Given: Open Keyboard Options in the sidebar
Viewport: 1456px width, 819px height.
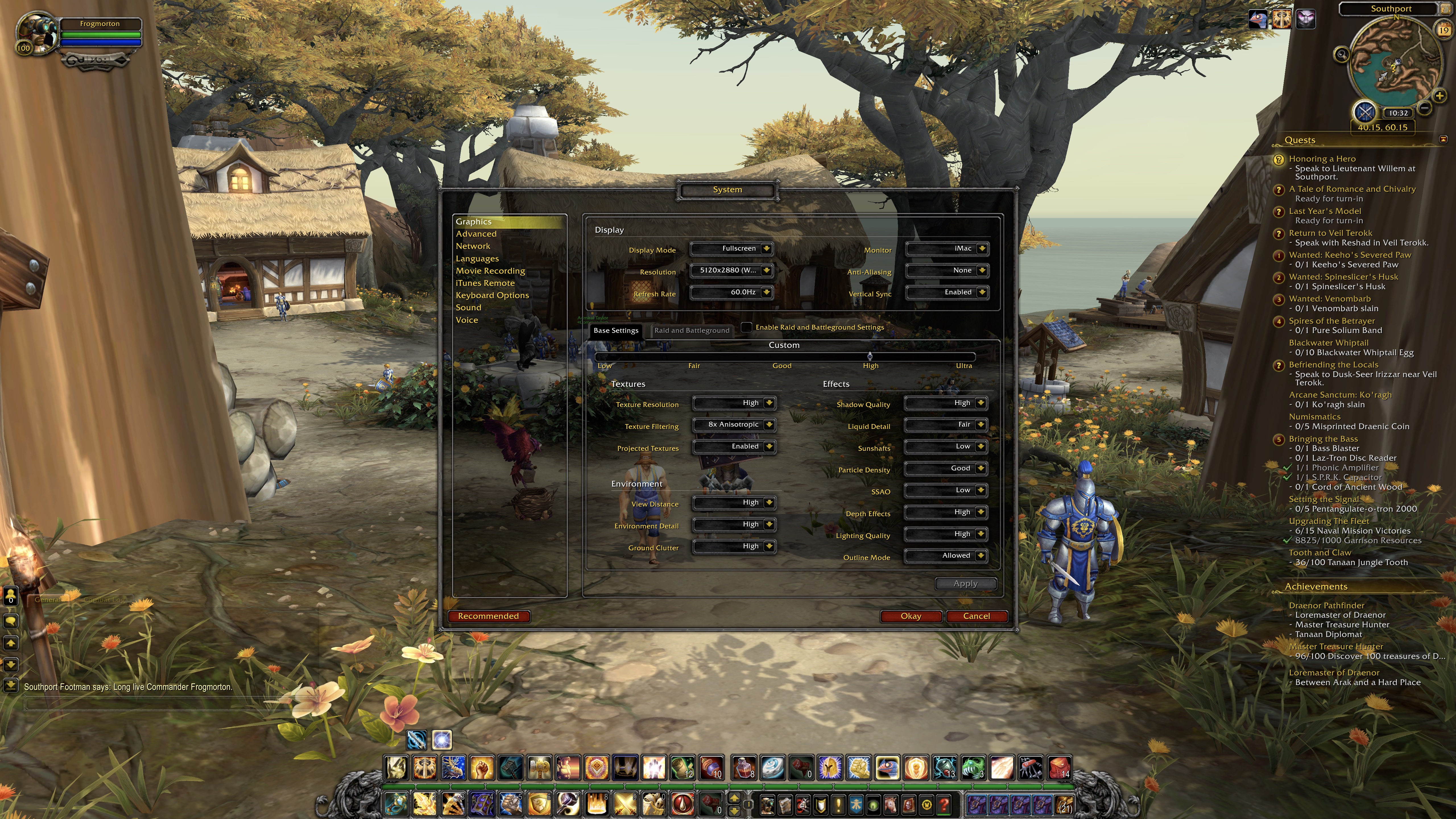Looking at the screenshot, I should pyautogui.click(x=492, y=295).
